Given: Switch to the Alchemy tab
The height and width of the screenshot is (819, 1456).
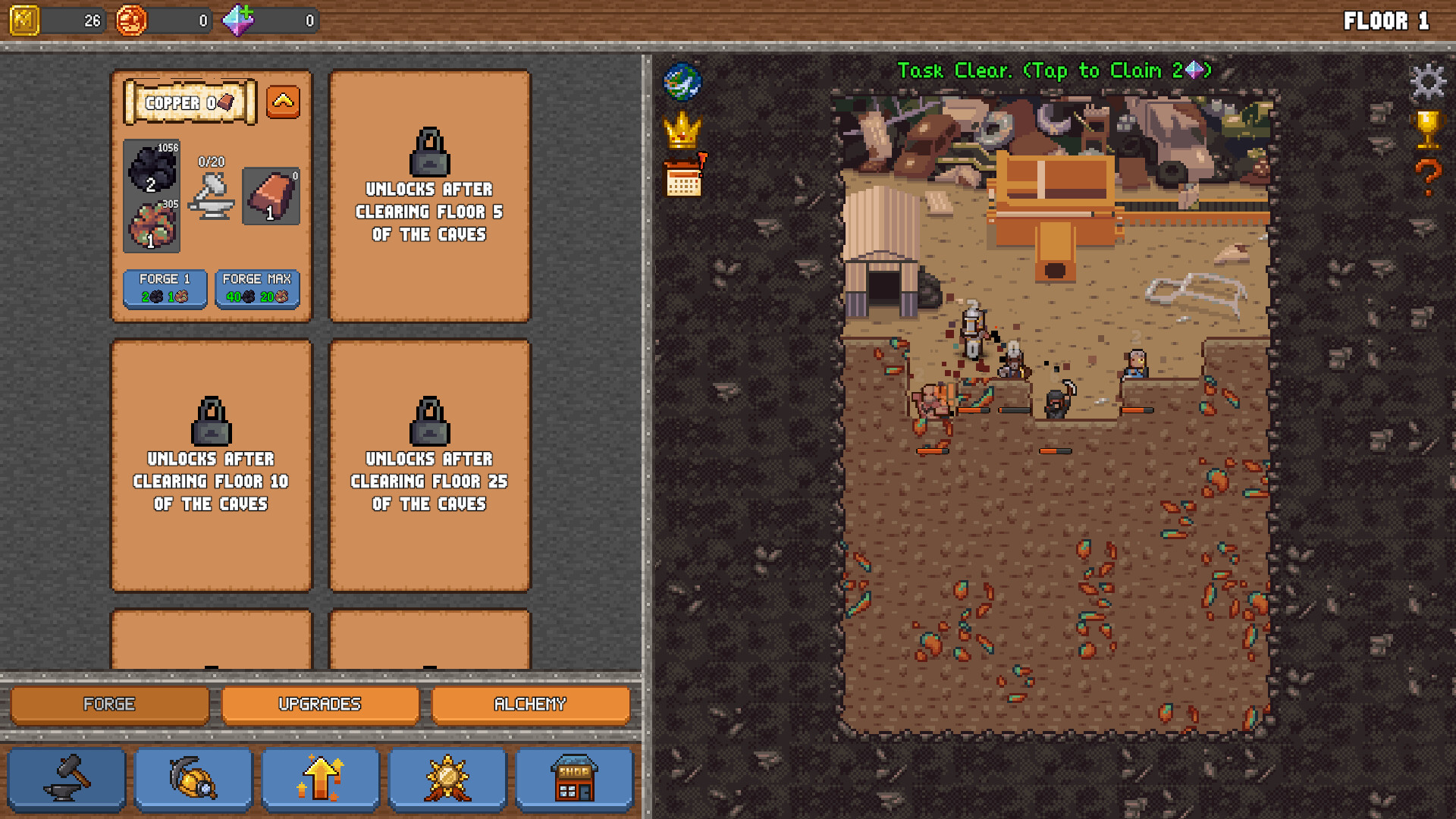Looking at the screenshot, I should point(531,704).
